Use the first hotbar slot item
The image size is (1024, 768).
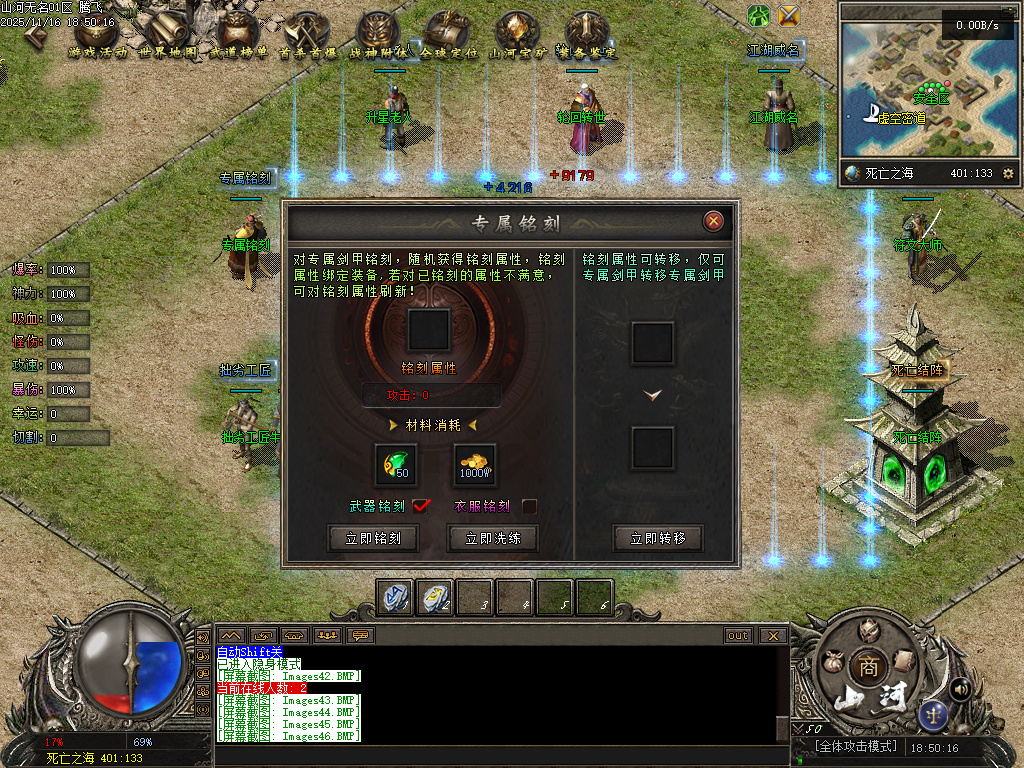point(394,597)
